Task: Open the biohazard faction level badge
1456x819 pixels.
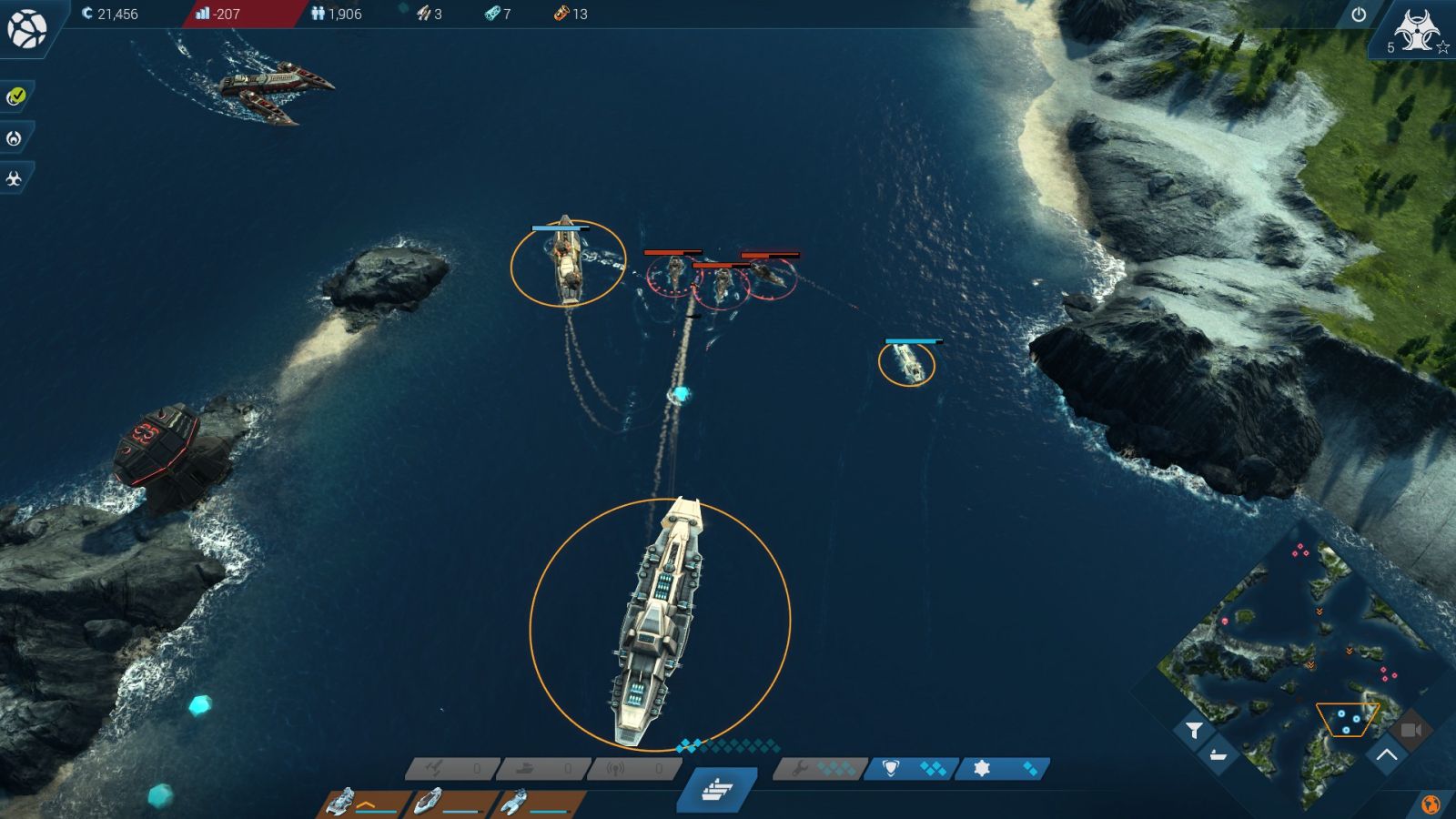Action: point(1415,33)
